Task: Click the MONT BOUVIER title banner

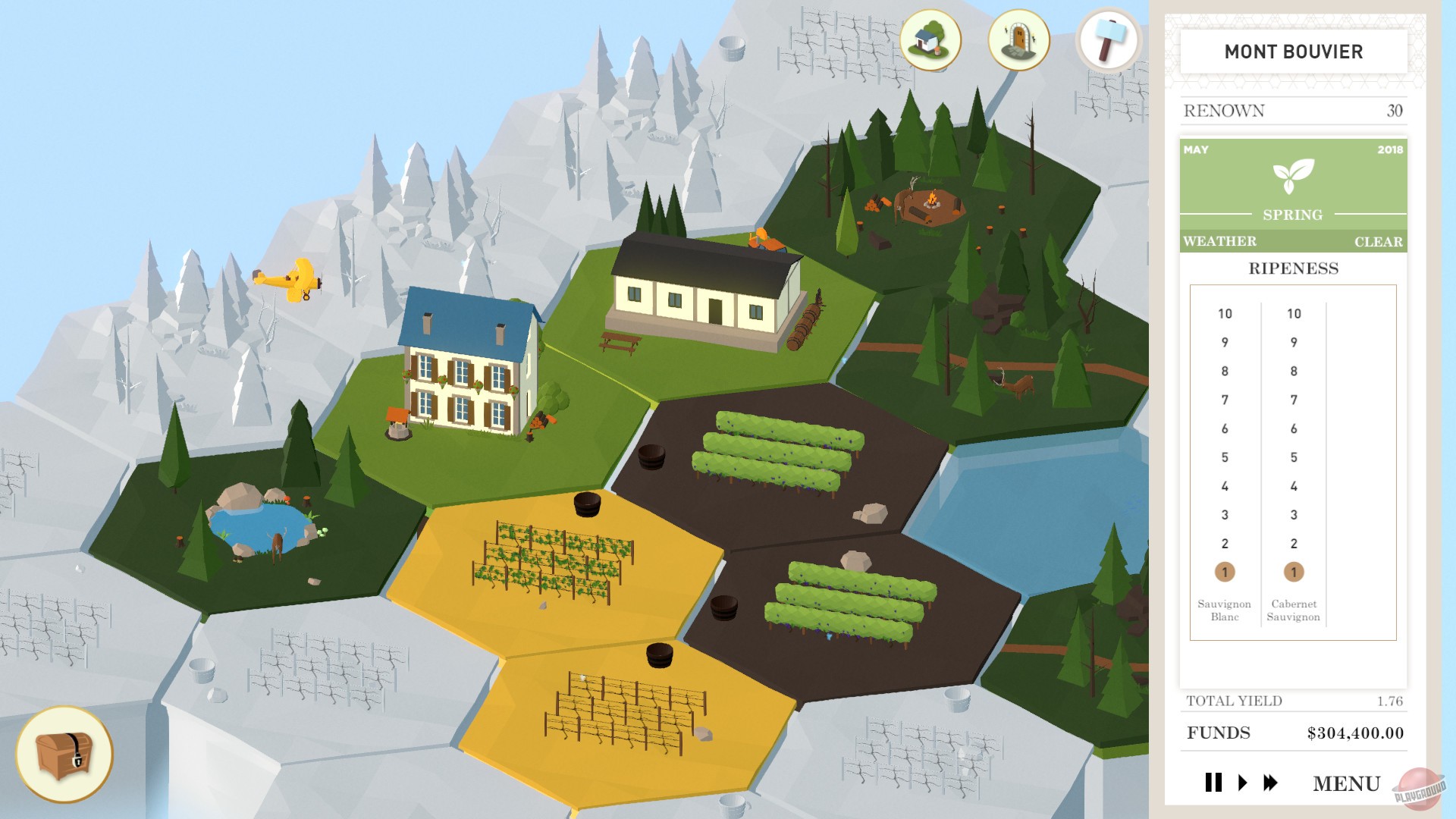Action: pyautogui.click(x=1293, y=52)
